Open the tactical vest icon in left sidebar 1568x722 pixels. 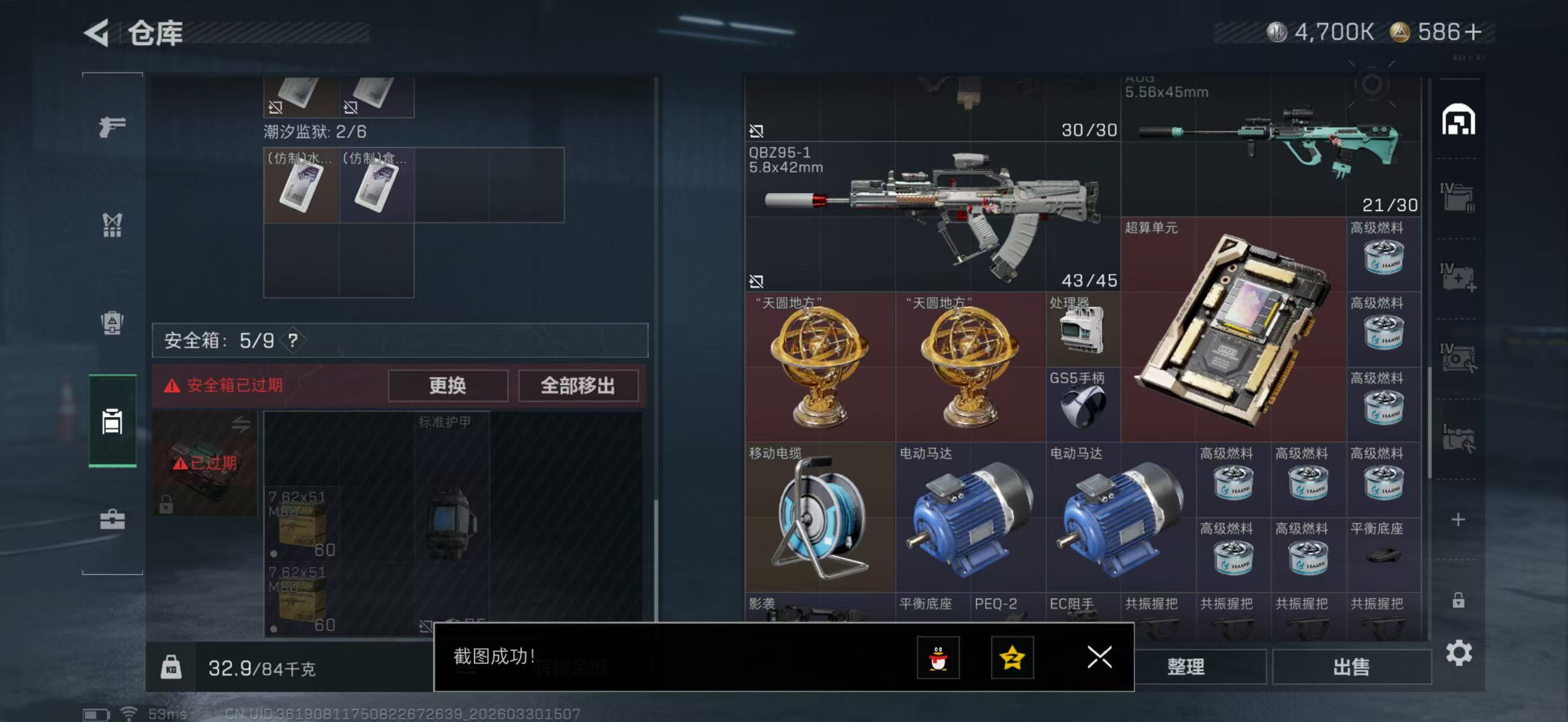click(111, 225)
